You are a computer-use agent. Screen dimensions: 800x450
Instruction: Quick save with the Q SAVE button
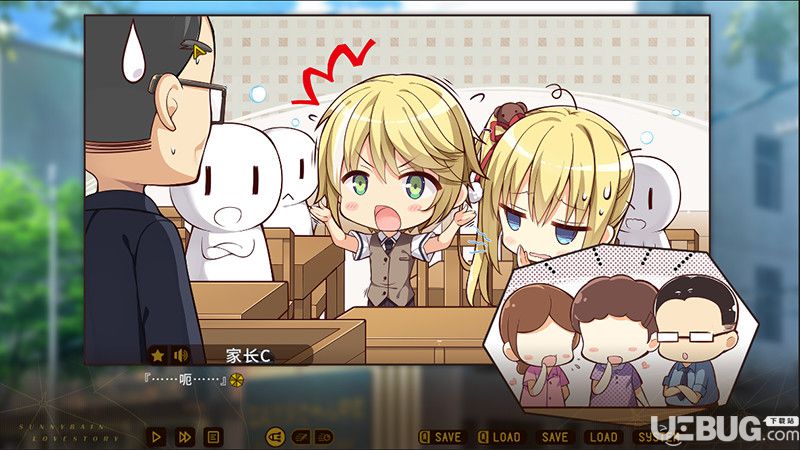tap(441, 436)
